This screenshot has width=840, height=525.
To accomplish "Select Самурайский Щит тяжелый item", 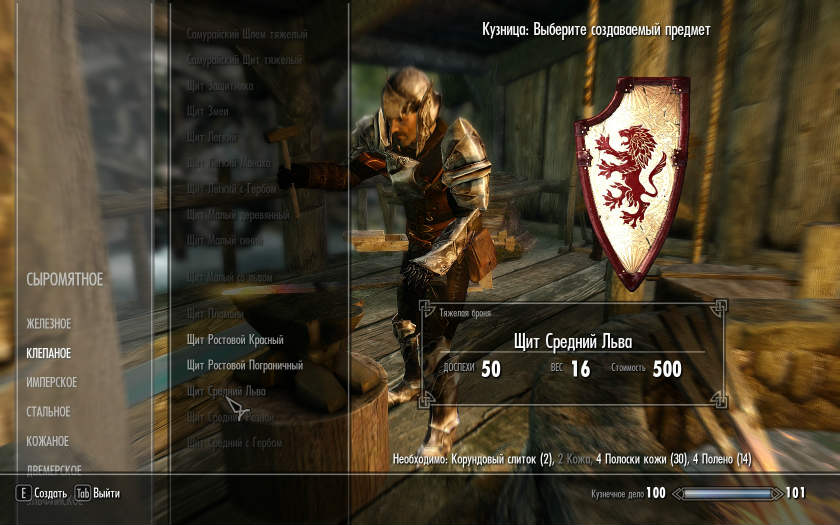I will 244,60.
